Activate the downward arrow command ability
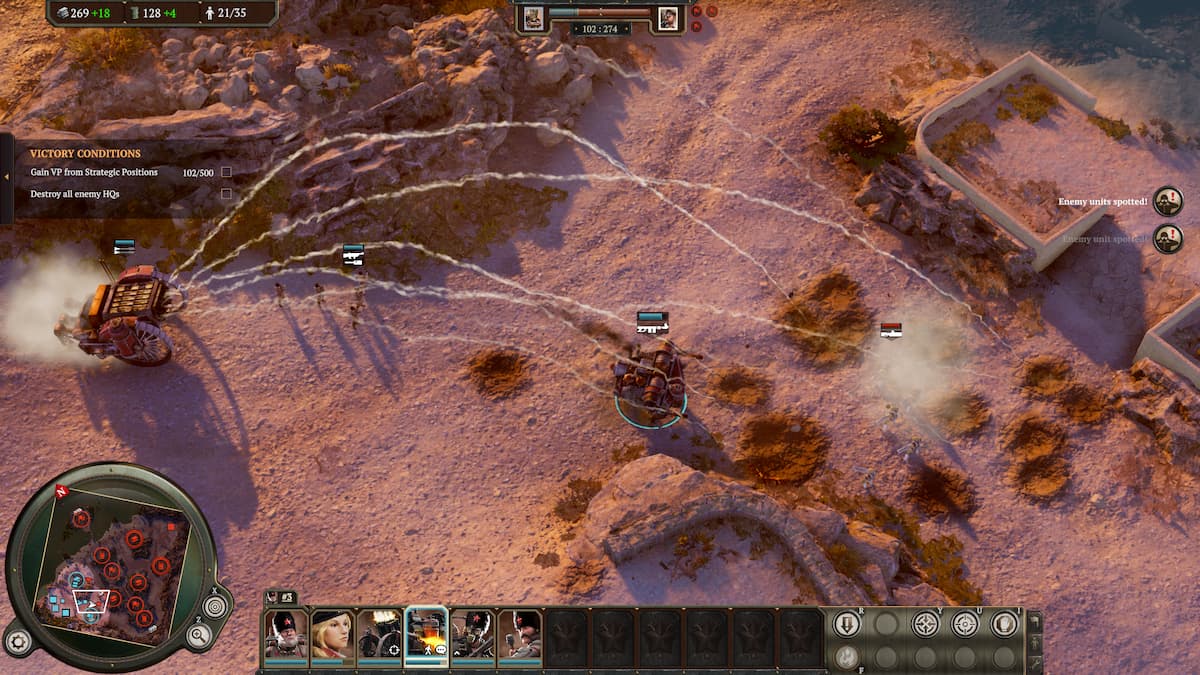The width and height of the screenshot is (1200, 675). click(846, 624)
